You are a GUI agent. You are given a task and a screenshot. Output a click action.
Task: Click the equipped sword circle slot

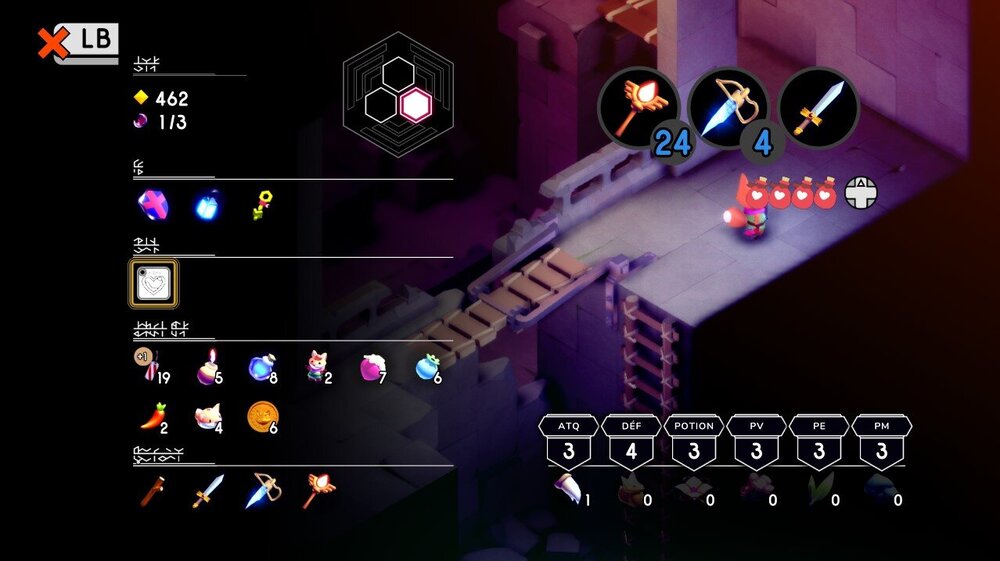(x=818, y=108)
